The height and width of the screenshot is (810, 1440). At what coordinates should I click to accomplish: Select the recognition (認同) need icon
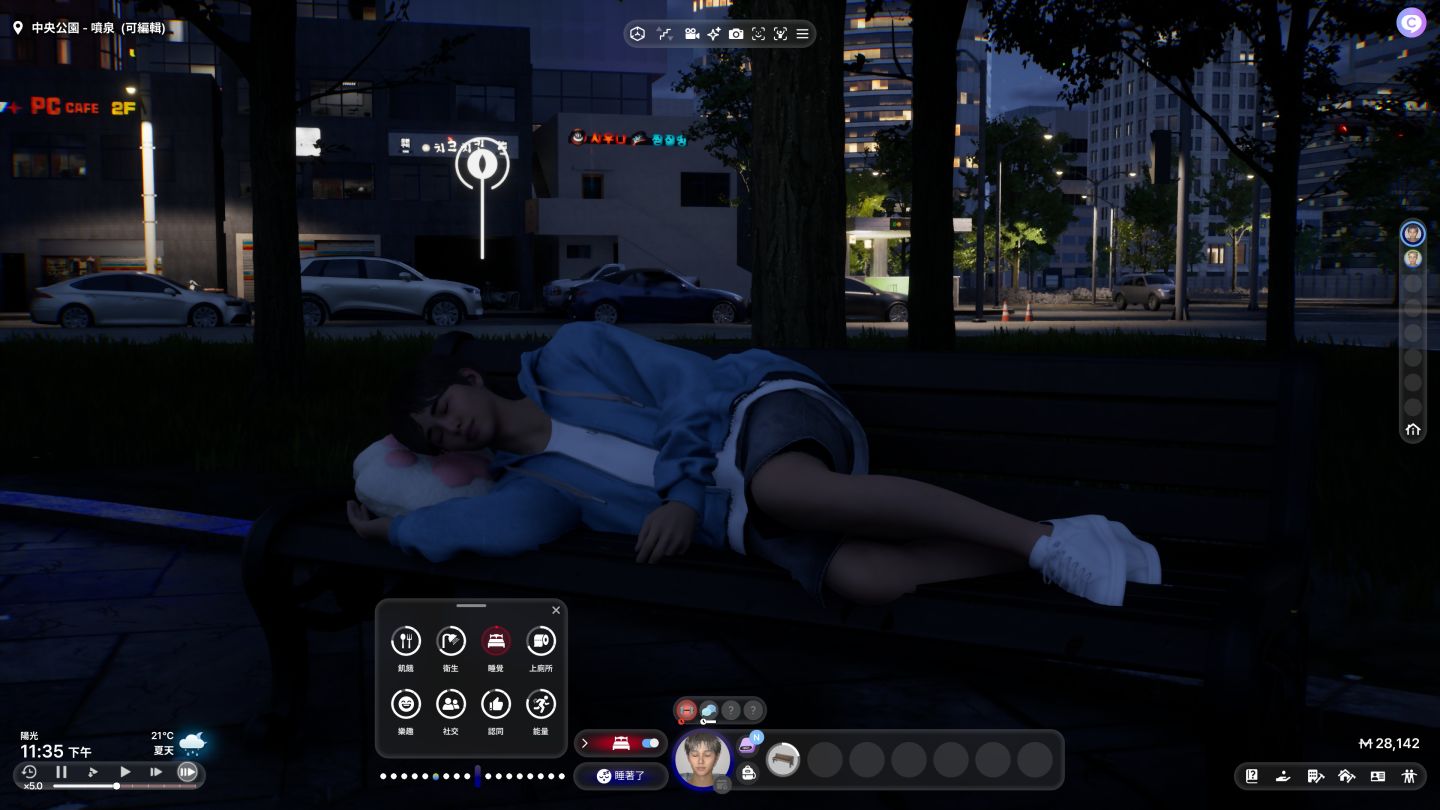click(x=496, y=704)
